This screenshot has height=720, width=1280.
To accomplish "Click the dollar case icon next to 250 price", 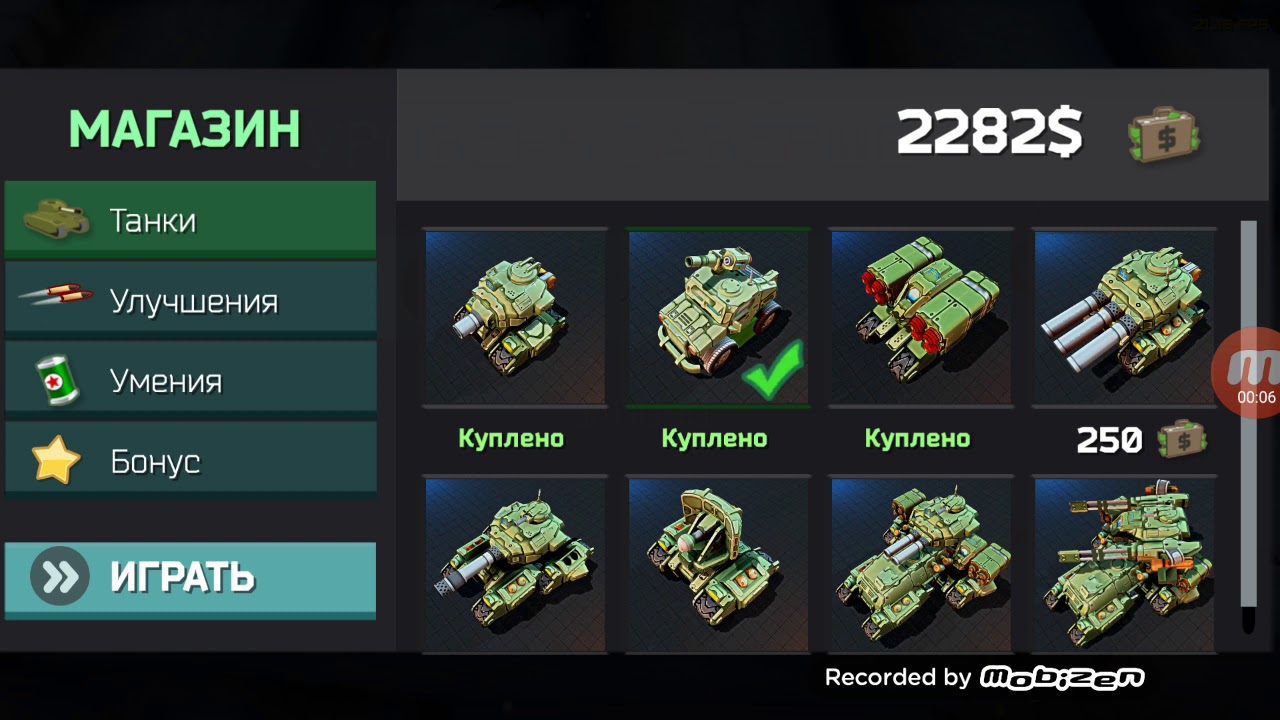I will coord(1180,438).
